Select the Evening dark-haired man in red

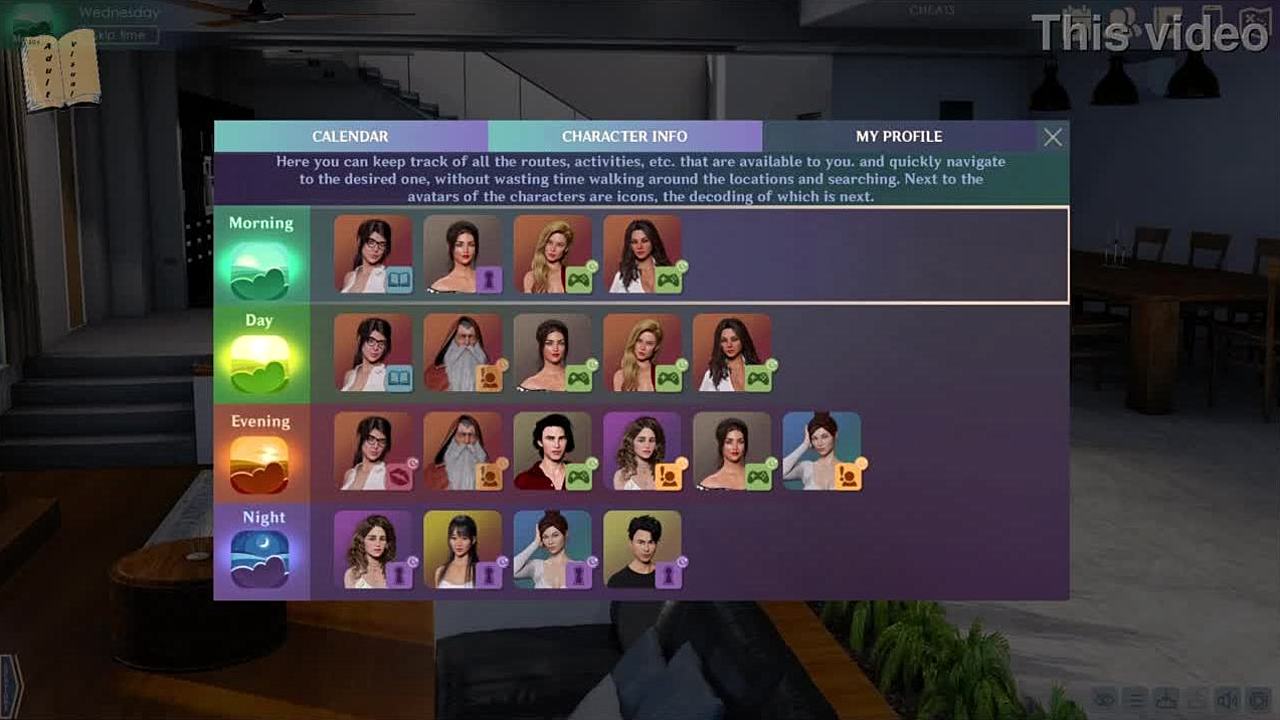tap(553, 451)
